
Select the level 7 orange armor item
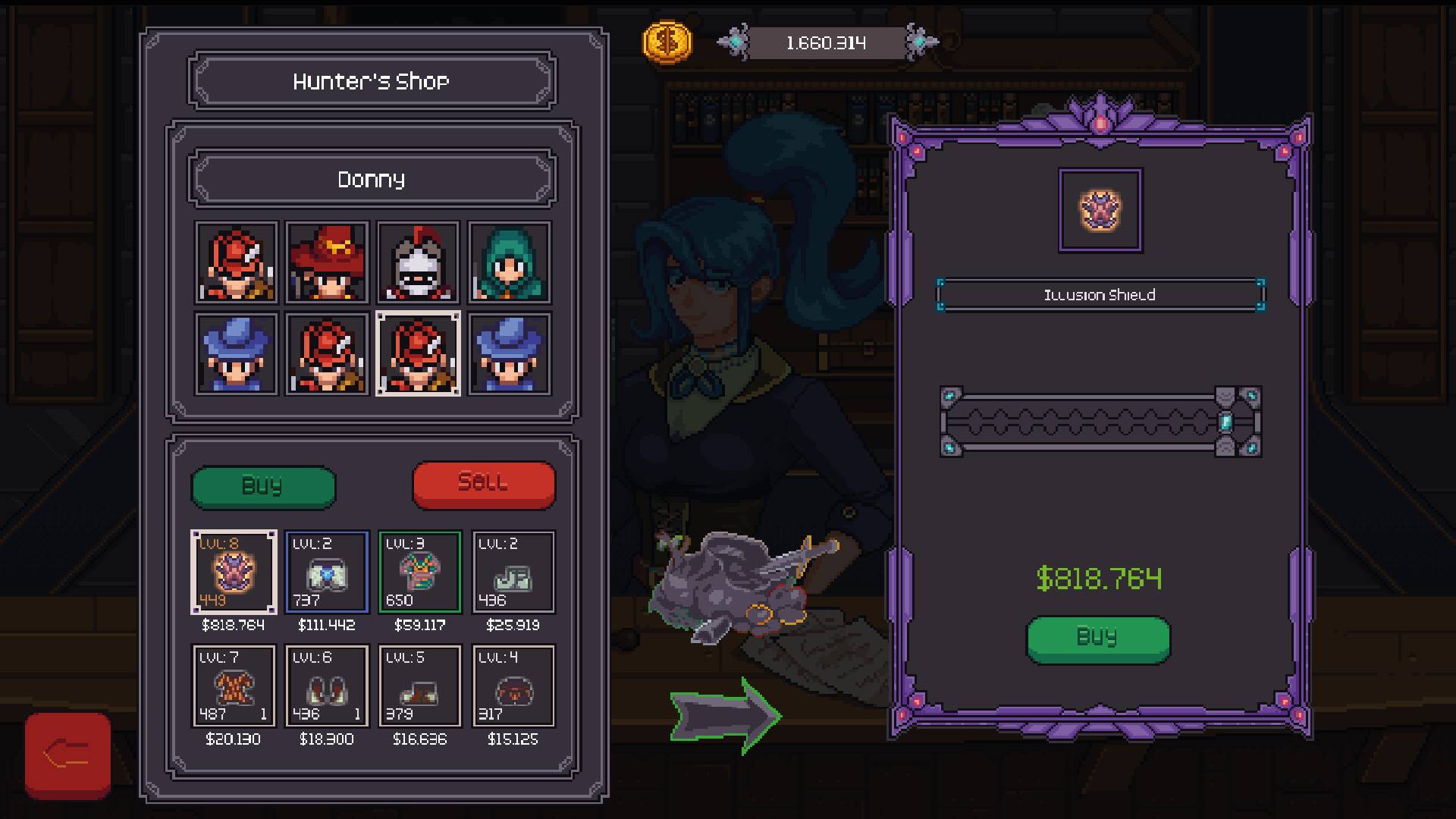click(x=233, y=686)
